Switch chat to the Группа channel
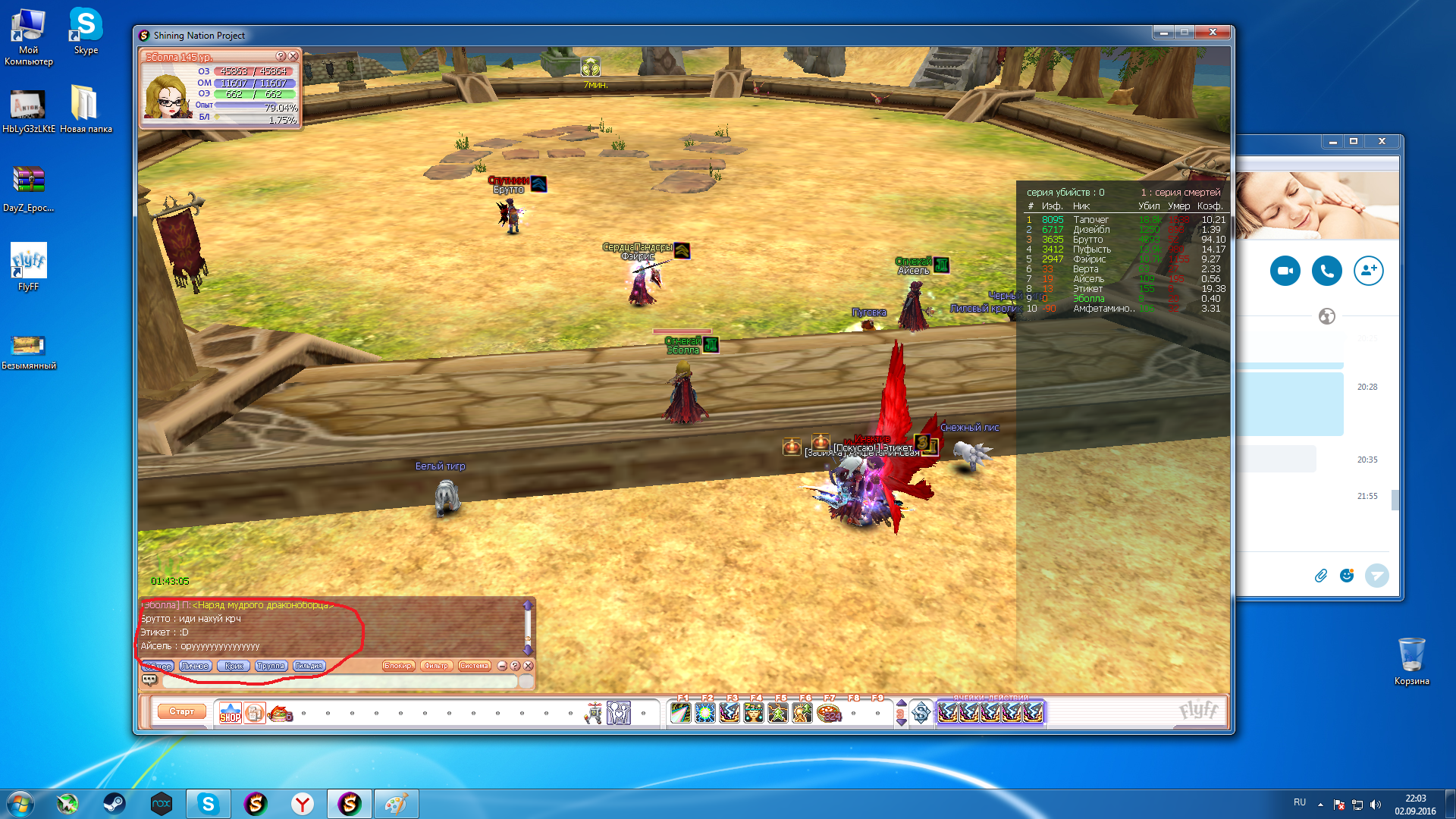The image size is (1456, 819). [270, 666]
